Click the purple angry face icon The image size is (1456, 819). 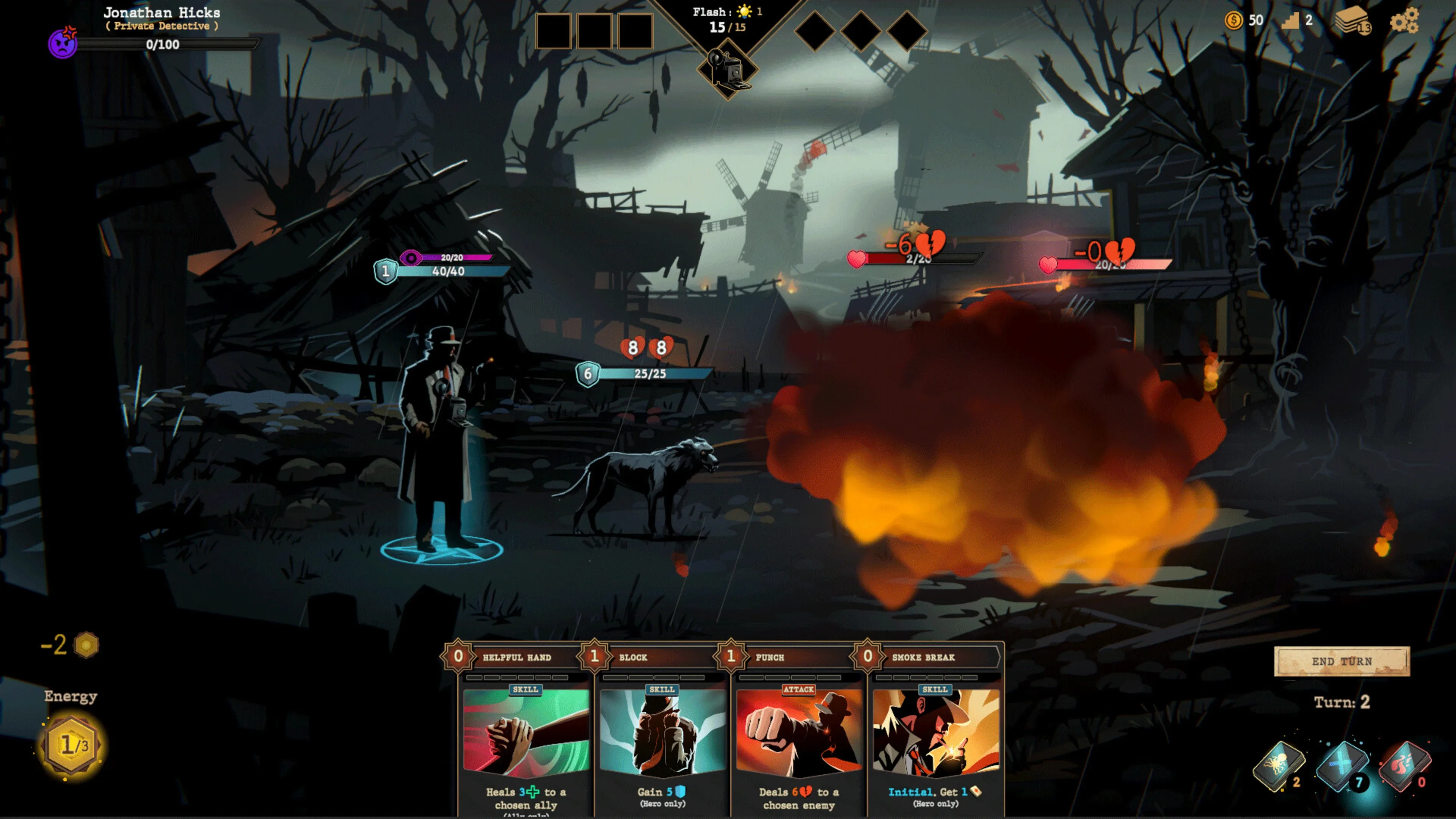coord(63,43)
